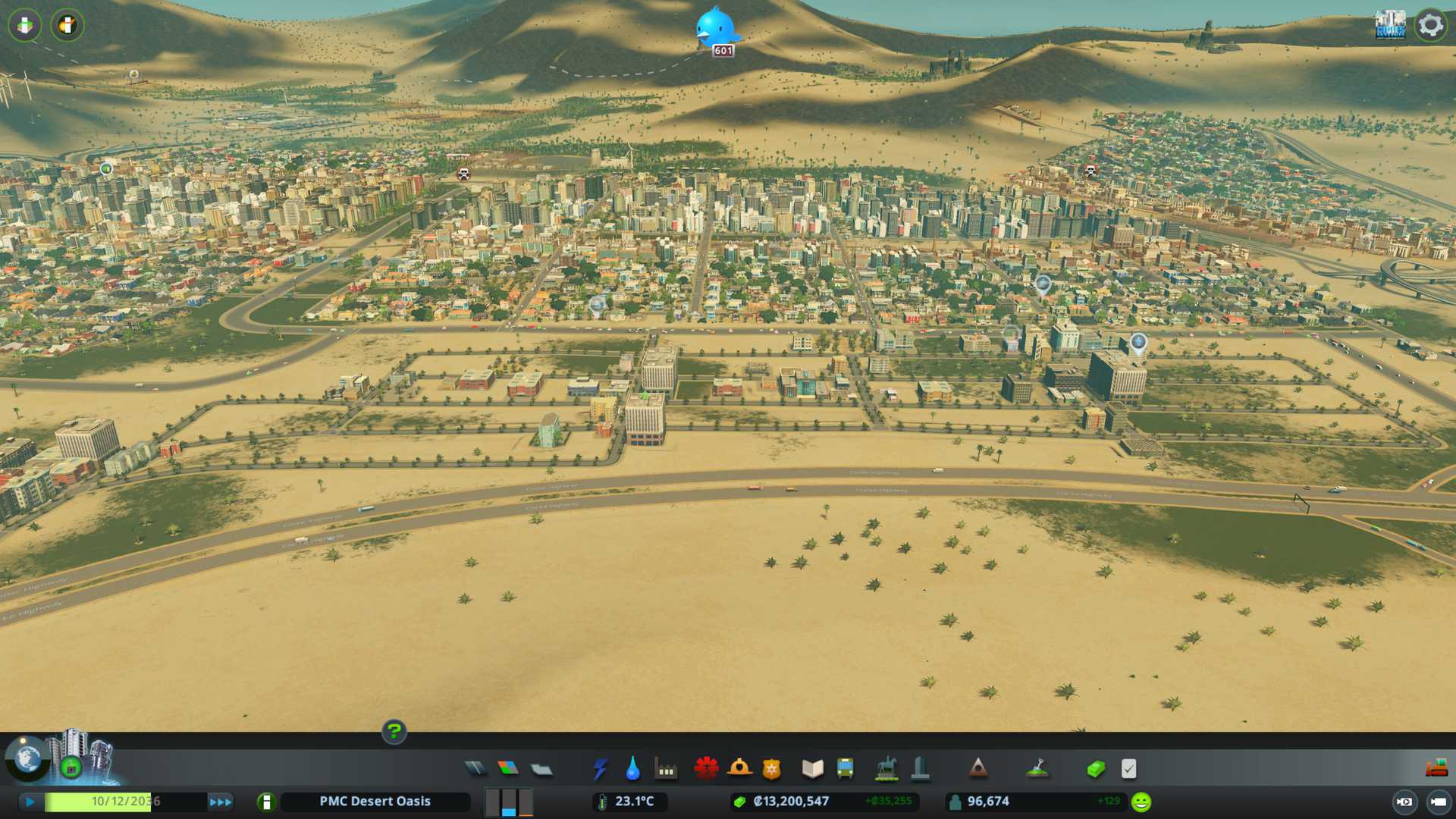Activate the bulldozer tool
Viewport: 1456px width, 819px height.
(1436, 769)
